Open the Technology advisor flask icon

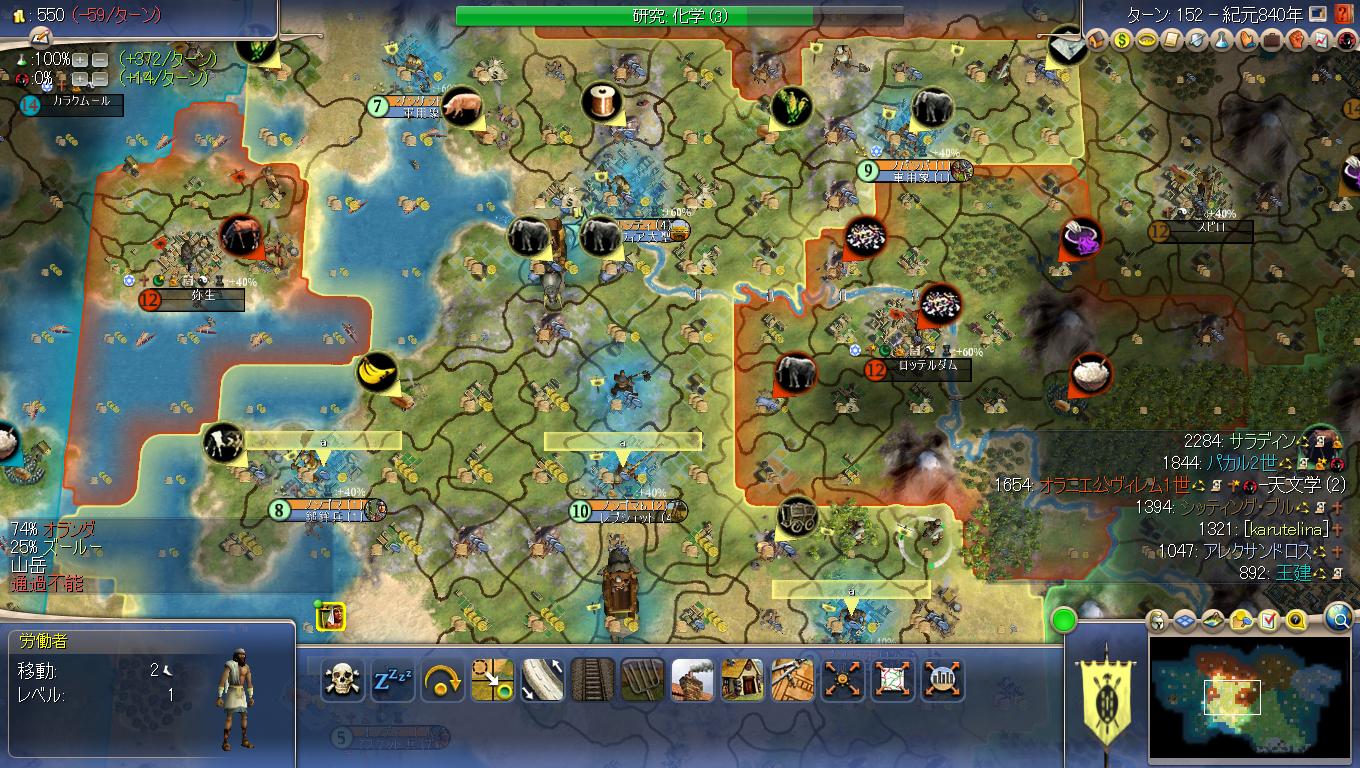click(1220, 42)
